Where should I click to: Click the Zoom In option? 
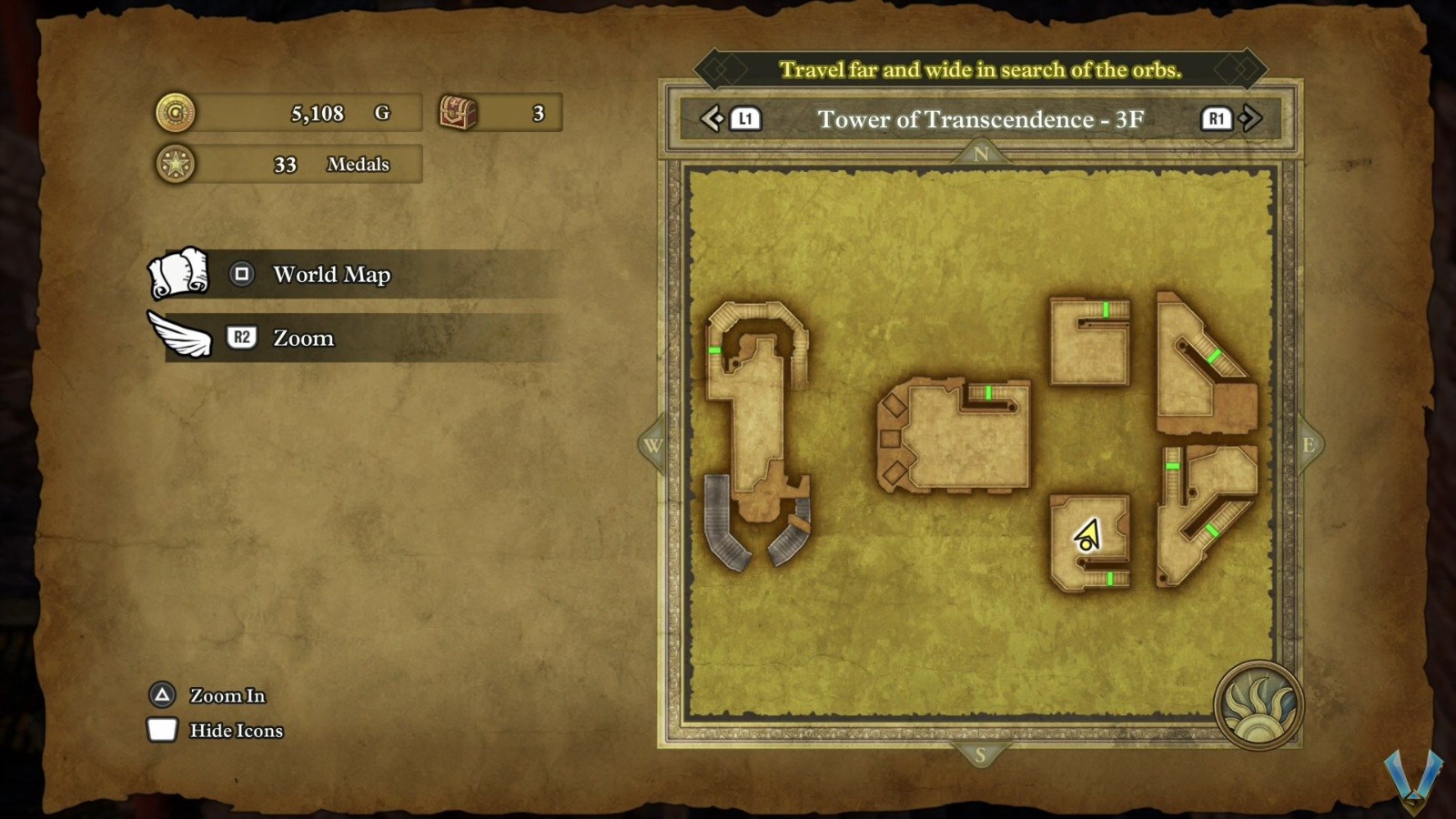click(x=227, y=696)
